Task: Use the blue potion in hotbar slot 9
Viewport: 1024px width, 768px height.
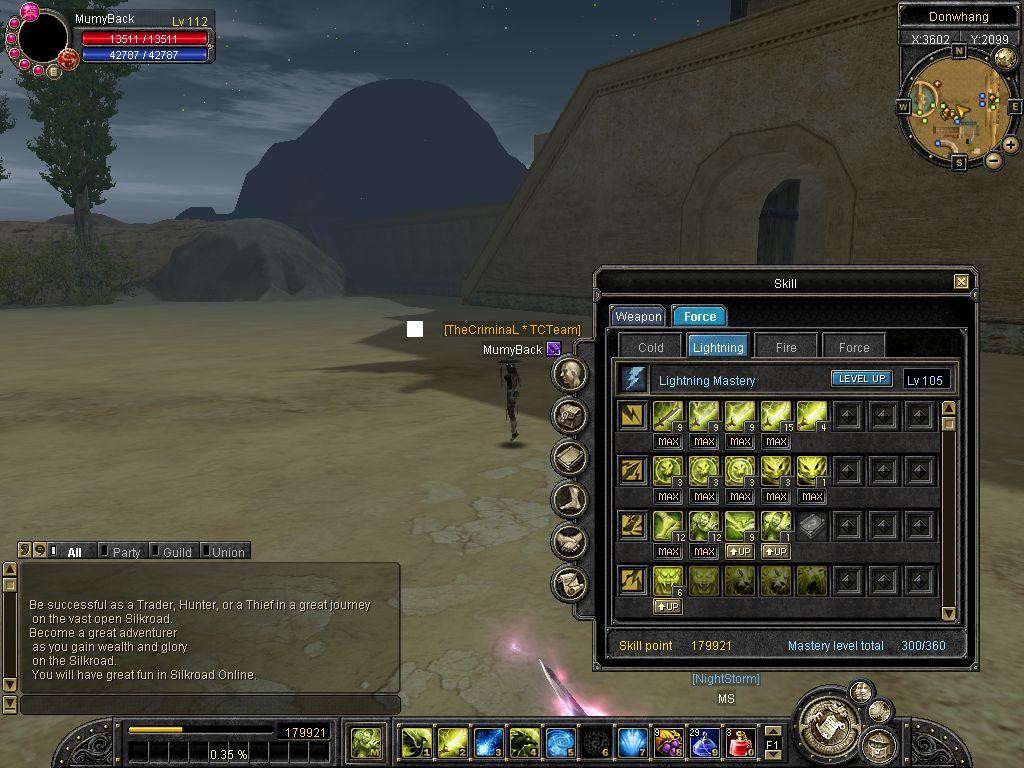Action: point(704,742)
